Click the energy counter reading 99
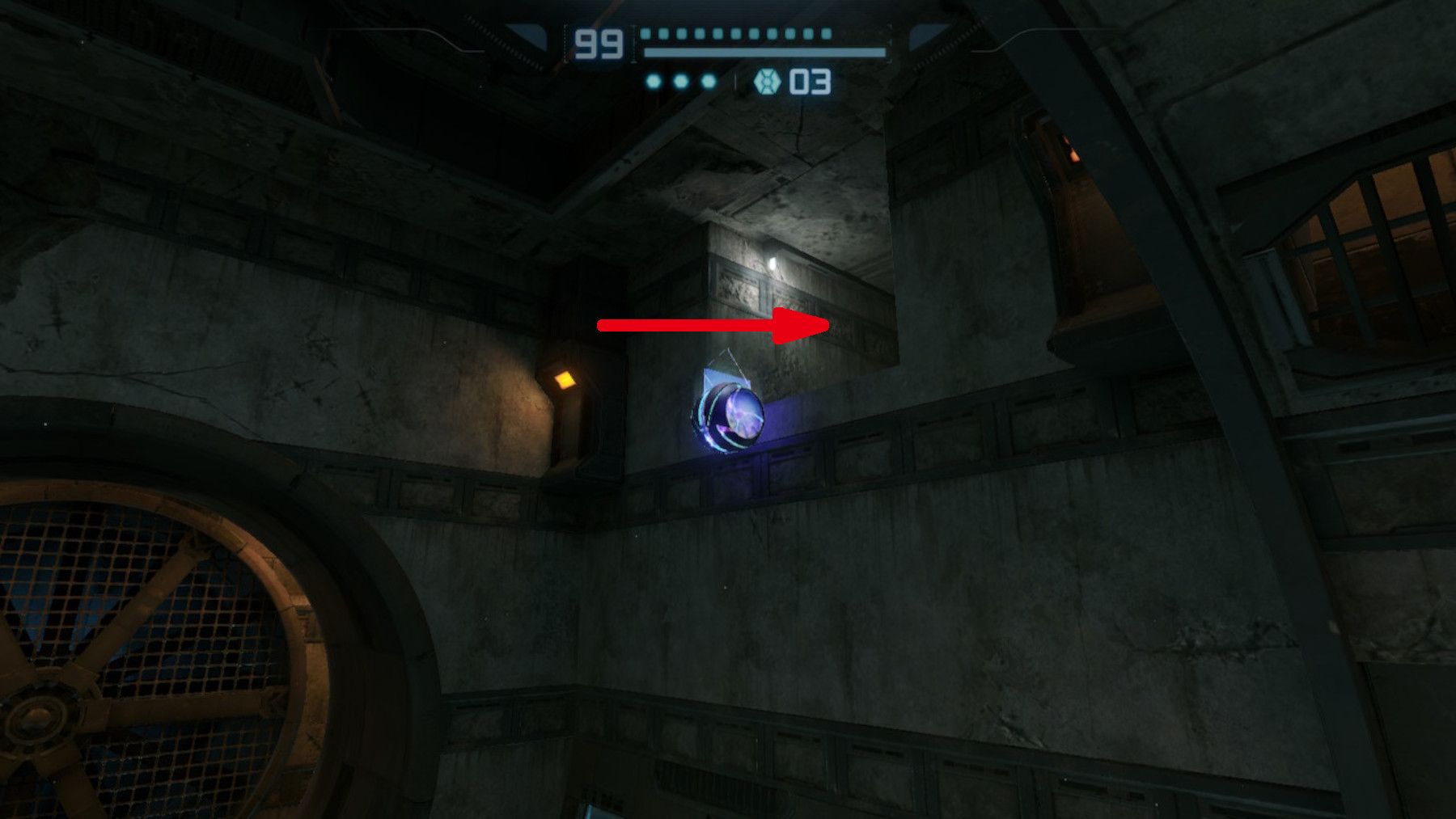 [599, 43]
